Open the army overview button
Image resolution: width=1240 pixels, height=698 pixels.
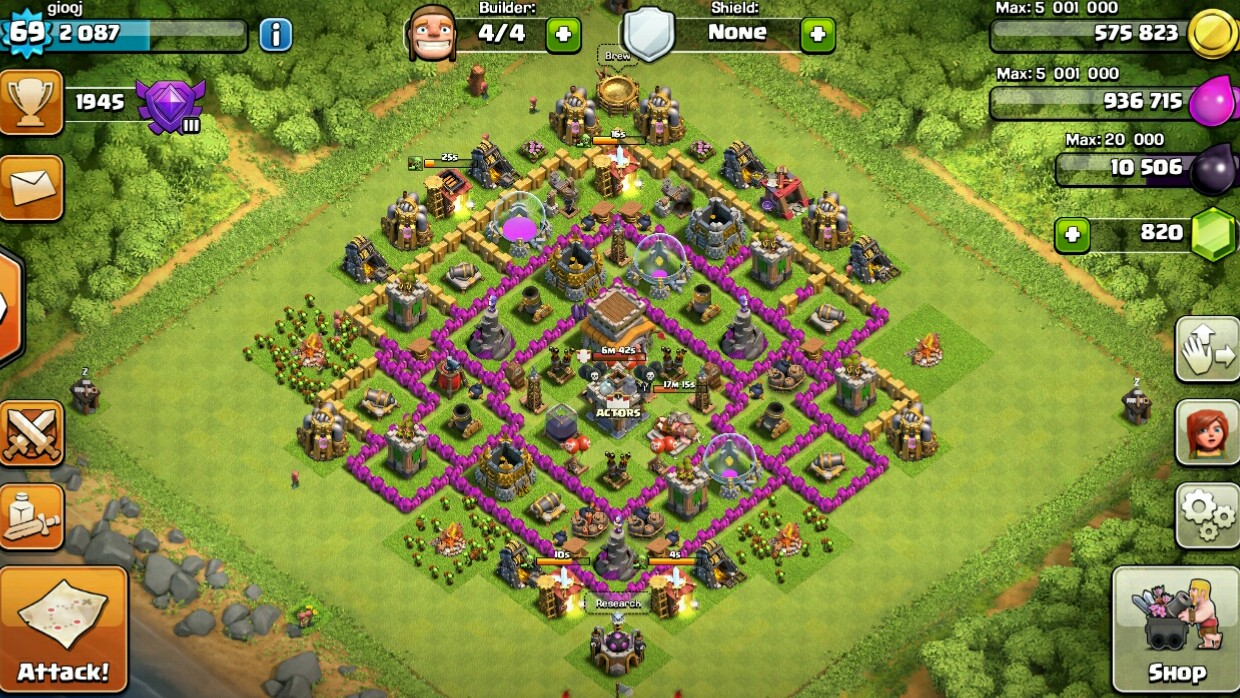30,516
